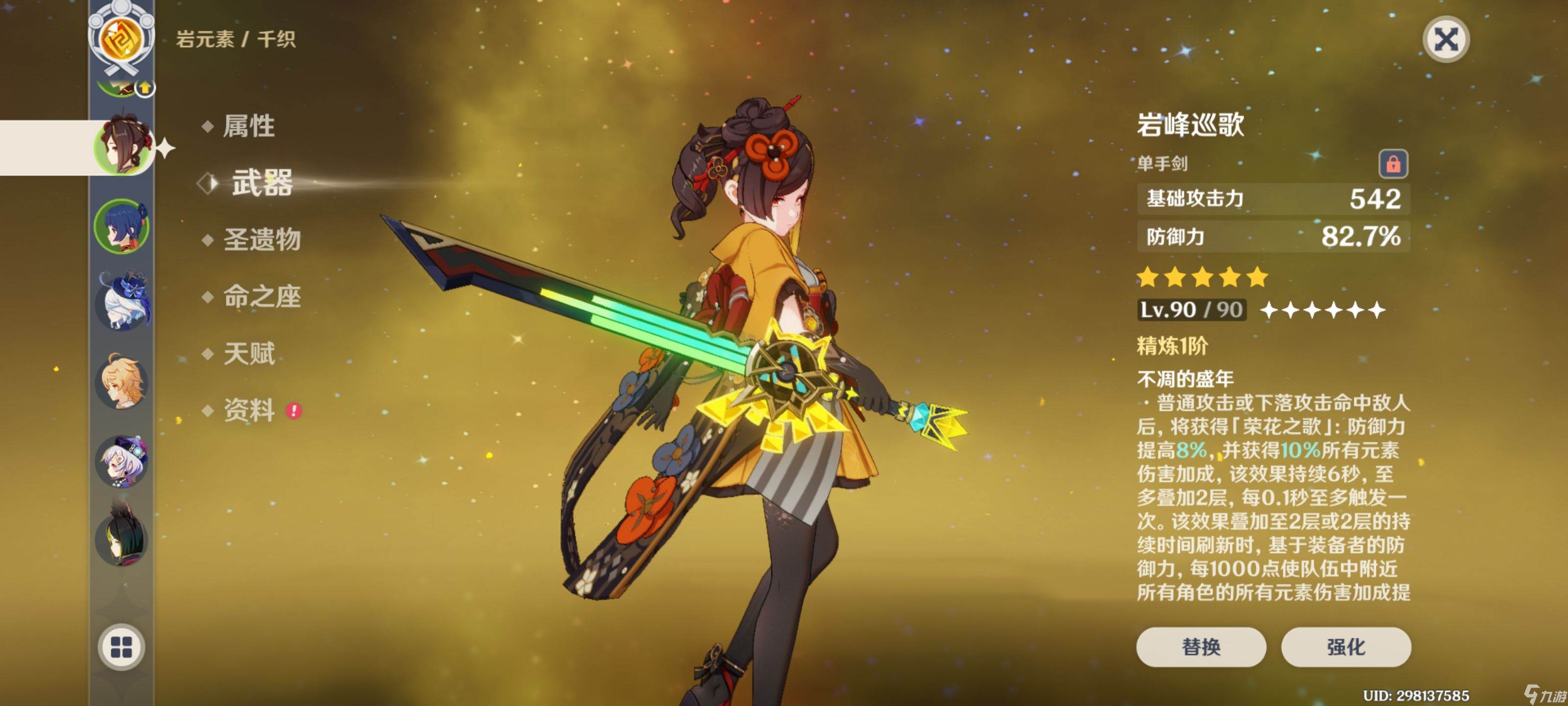Image resolution: width=1568 pixels, height=706 pixels.
Task: Pick the blond-haired character portrait
Action: click(x=122, y=381)
